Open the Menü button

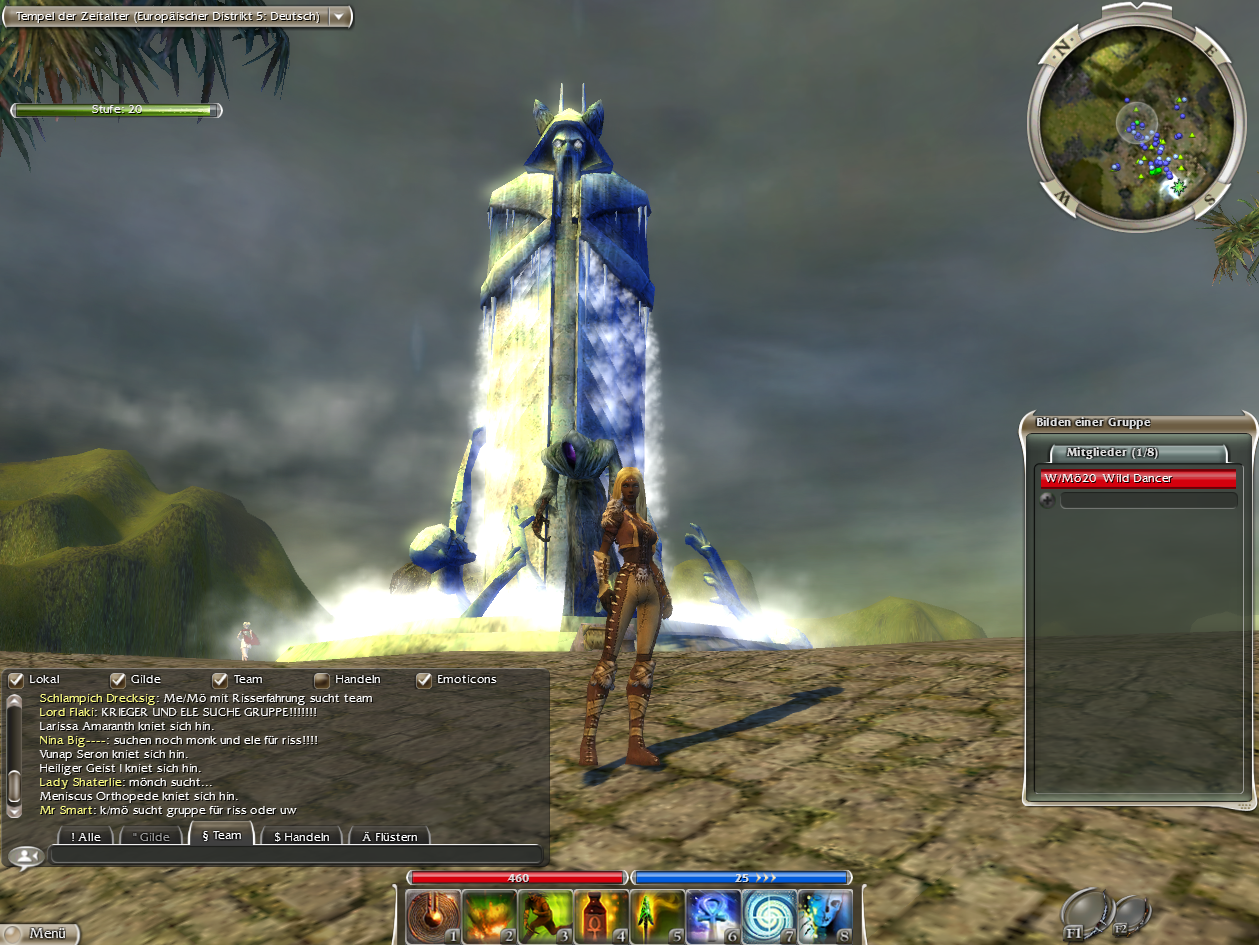[40, 934]
